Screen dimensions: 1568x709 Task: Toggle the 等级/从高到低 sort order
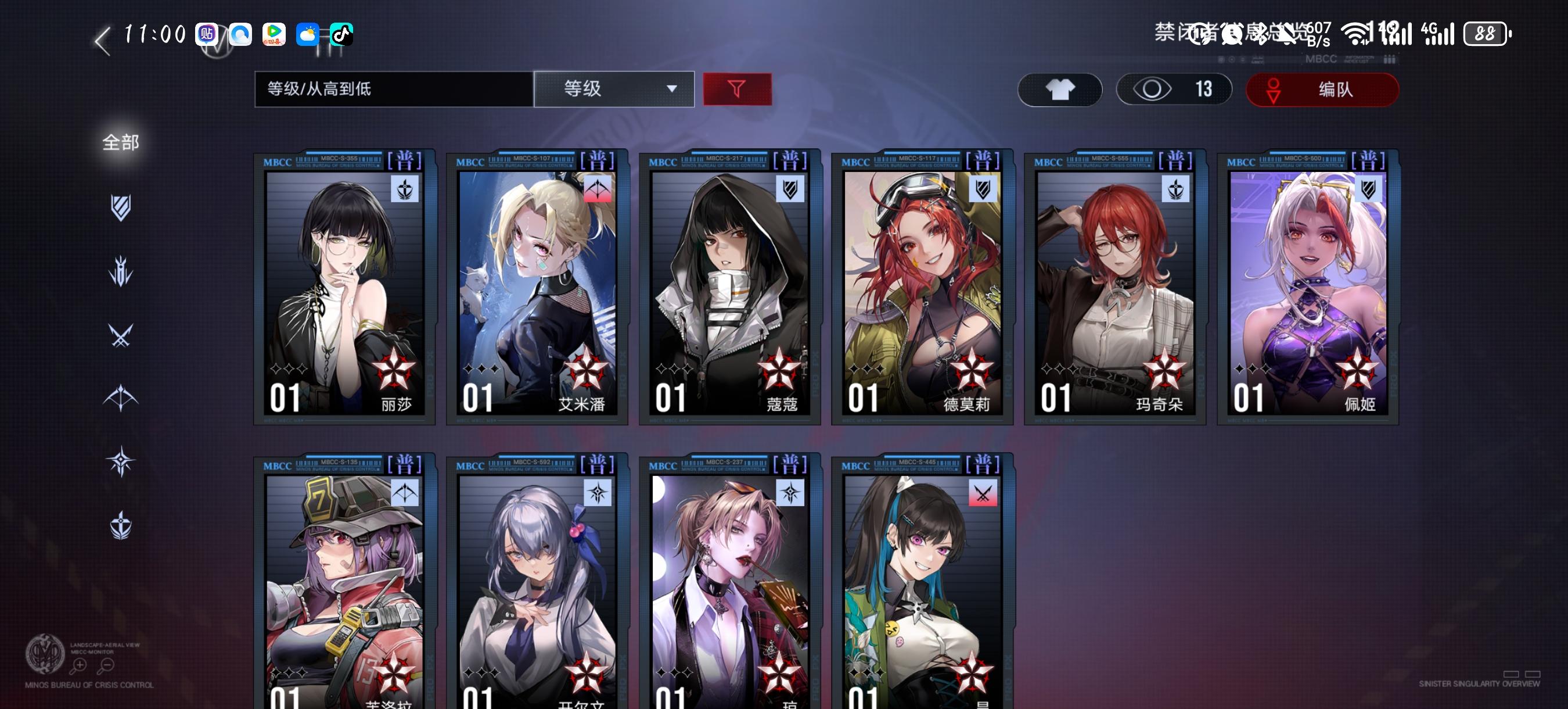click(390, 89)
